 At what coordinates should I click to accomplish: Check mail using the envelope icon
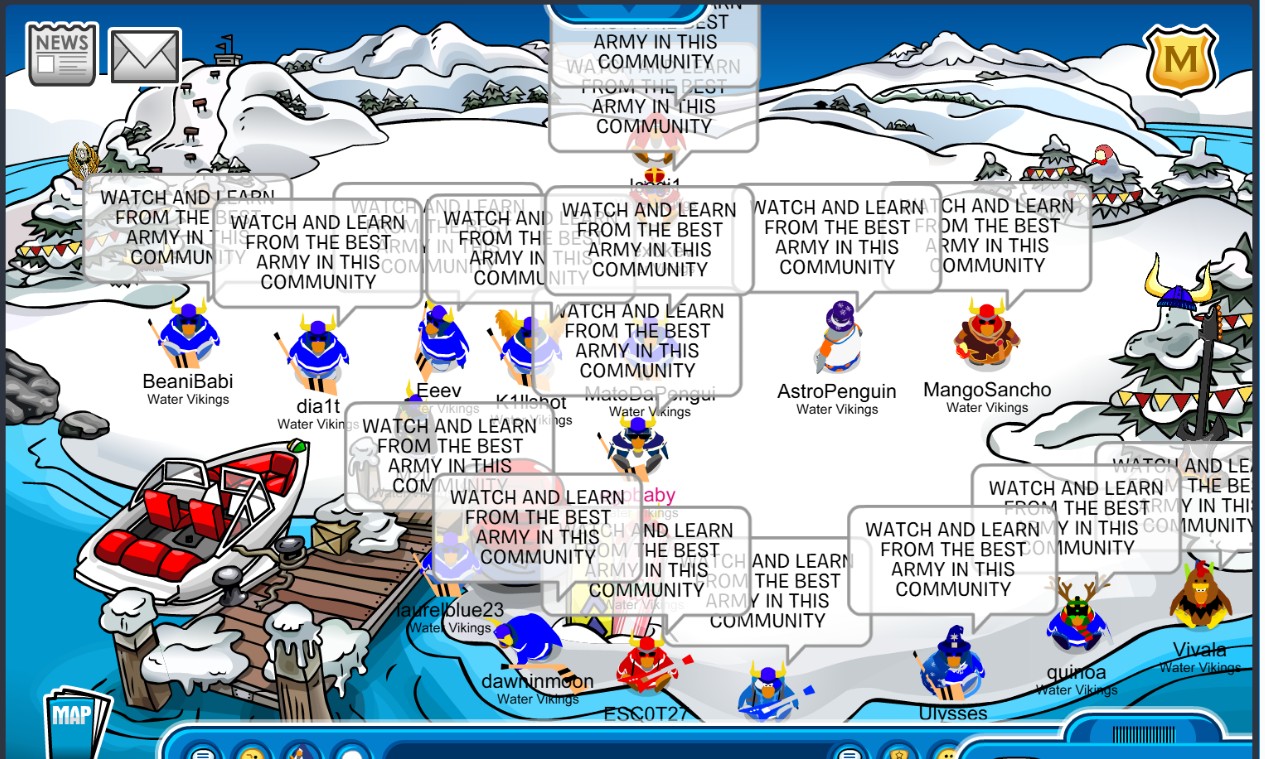tap(144, 56)
